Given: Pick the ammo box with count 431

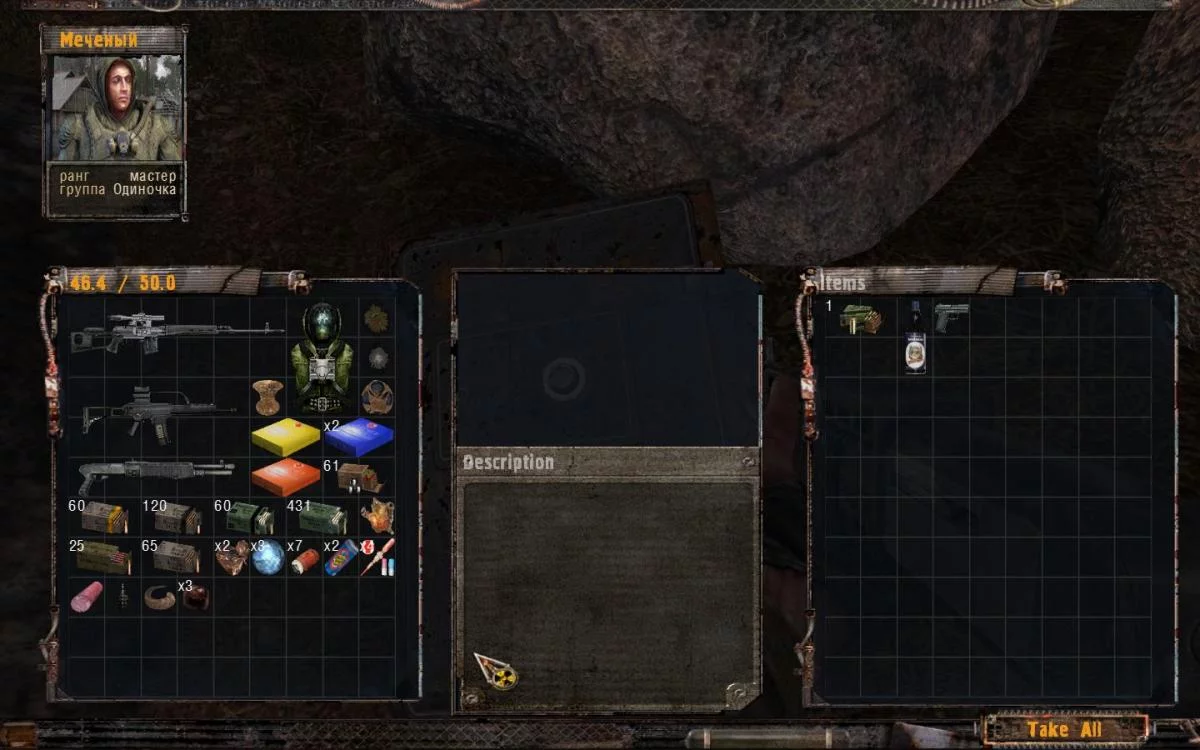Looking at the screenshot, I should [x=322, y=518].
